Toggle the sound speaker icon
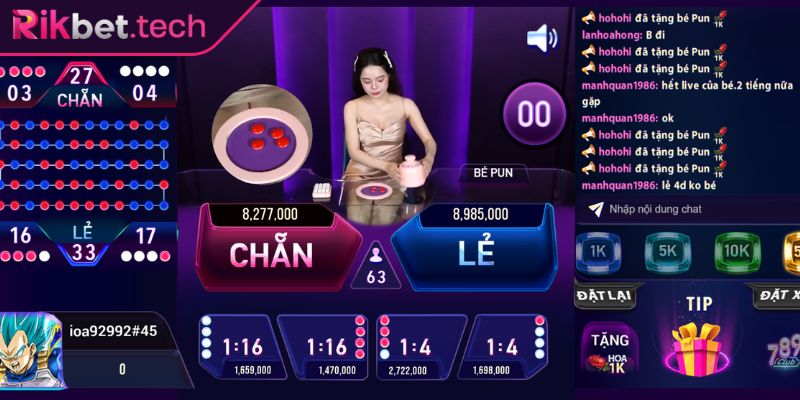800x400 pixels. click(541, 39)
